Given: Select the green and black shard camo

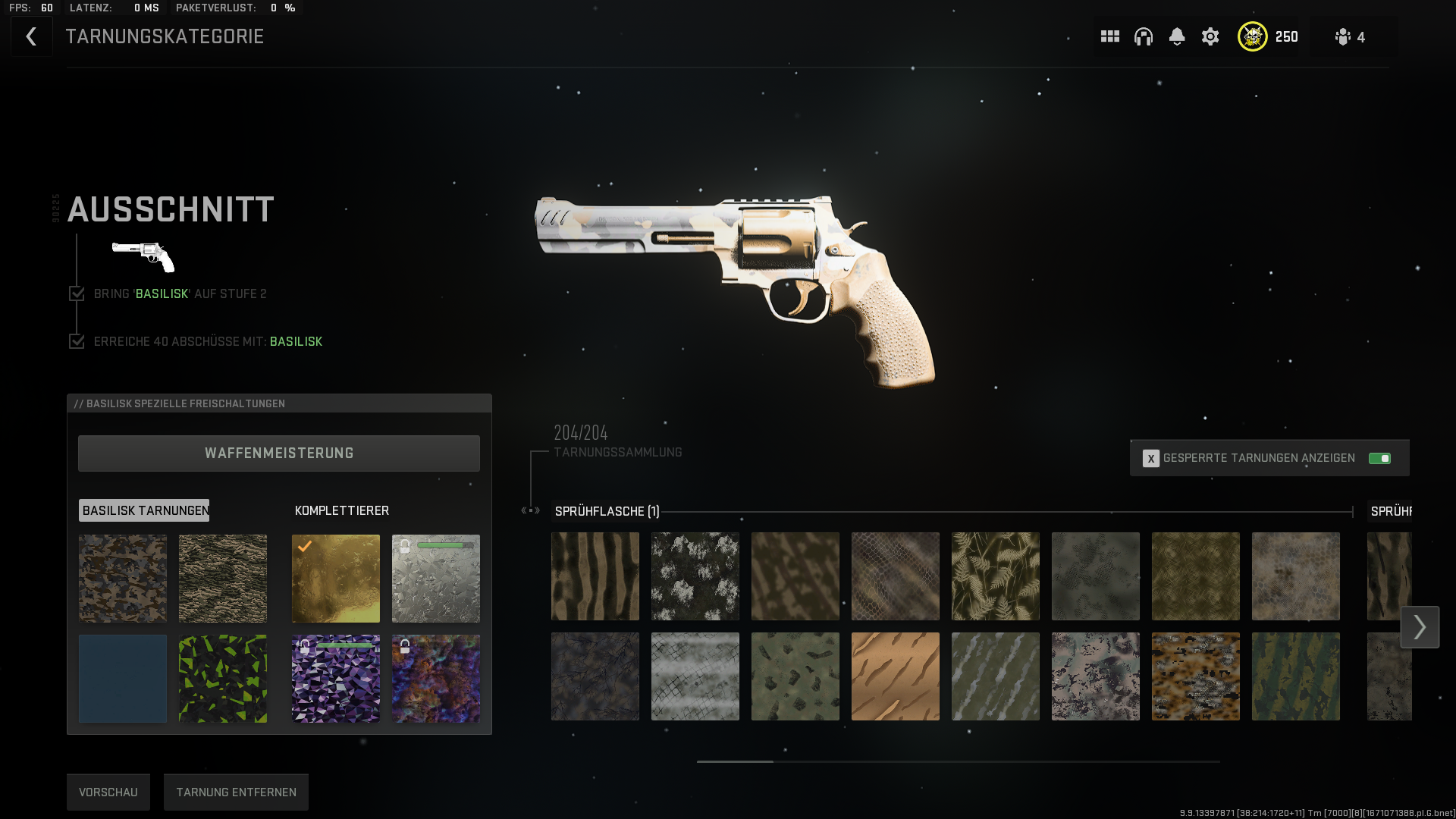Looking at the screenshot, I should pyautogui.click(x=223, y=679).
